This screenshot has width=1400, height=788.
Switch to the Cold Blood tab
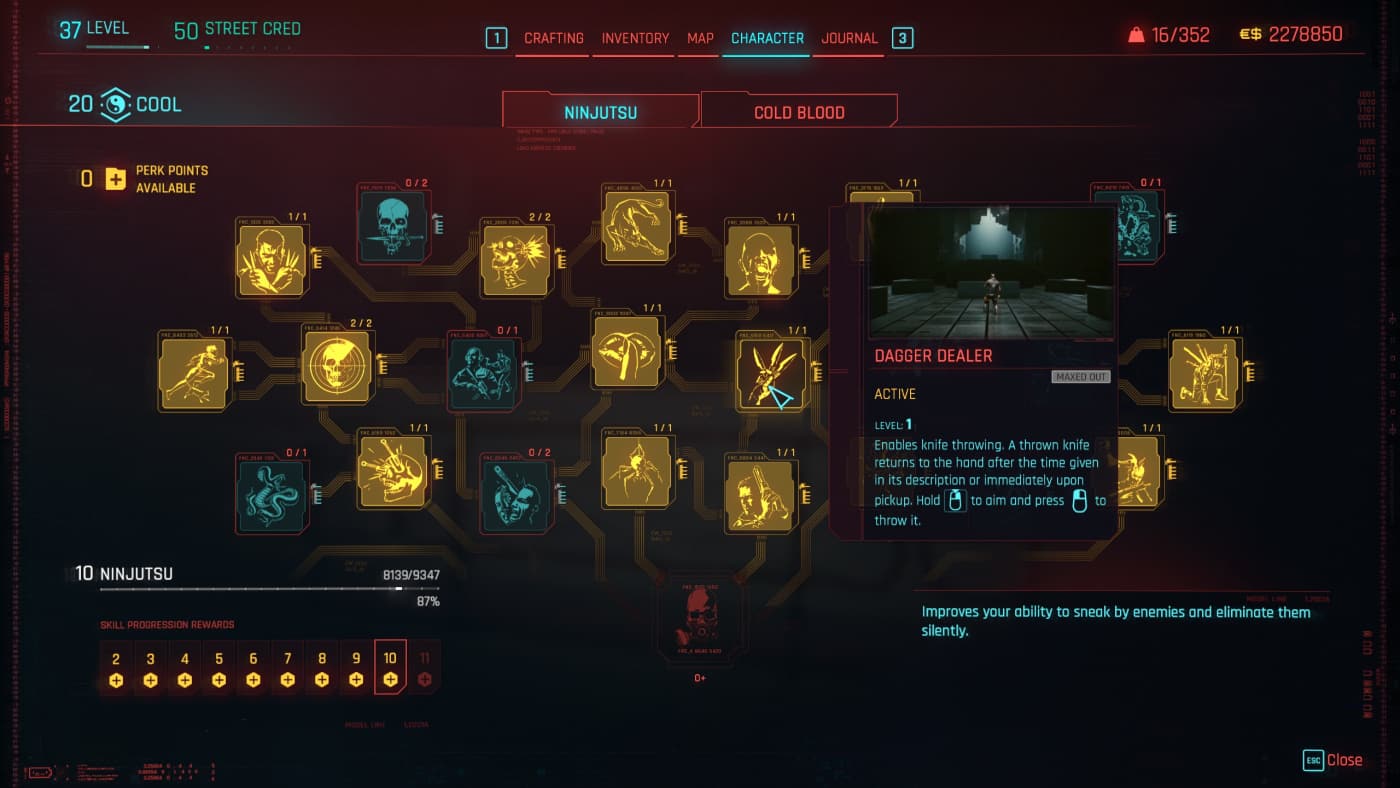click(799, 112)
